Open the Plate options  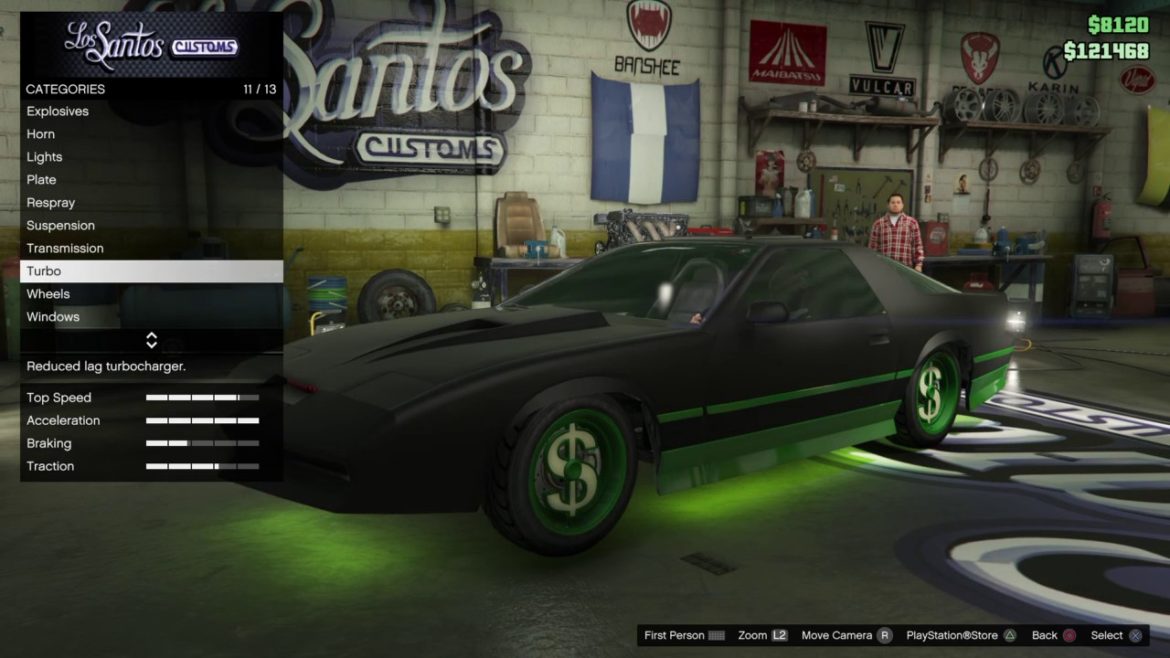(41, 180)
